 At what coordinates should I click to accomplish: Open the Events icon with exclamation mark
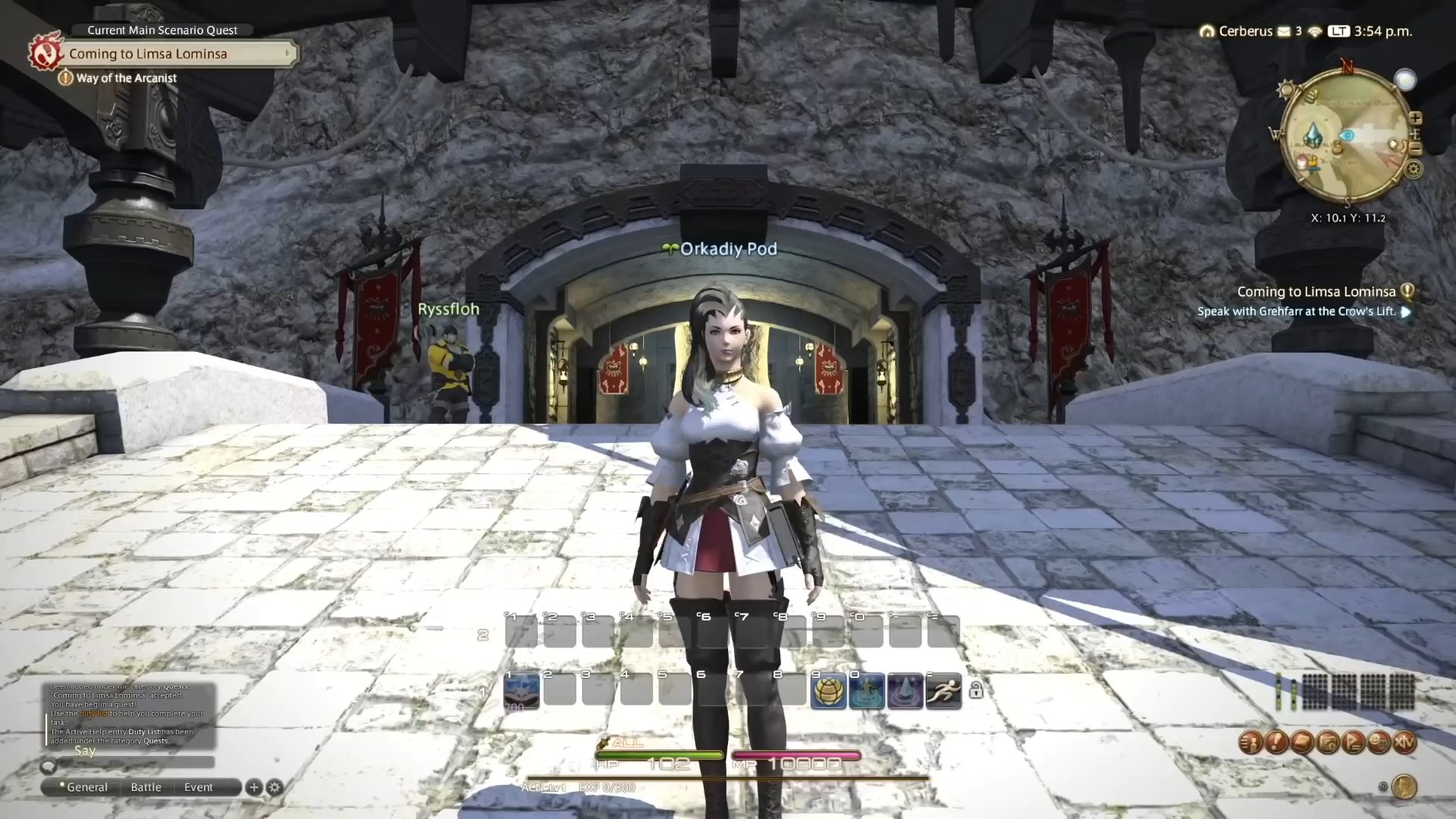point(1276,742)
